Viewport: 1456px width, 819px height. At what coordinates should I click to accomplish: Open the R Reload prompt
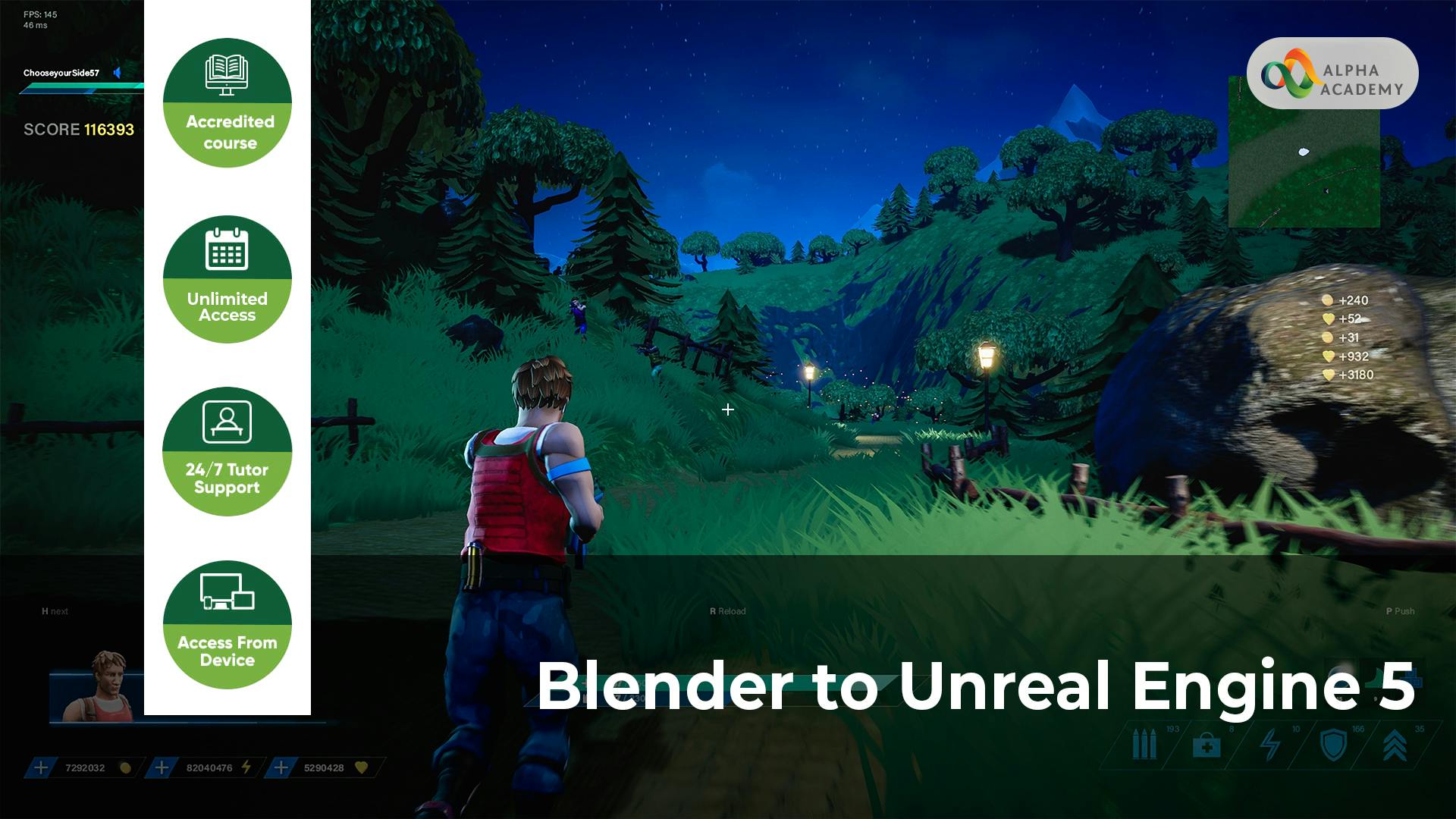[x=726, y=611]
